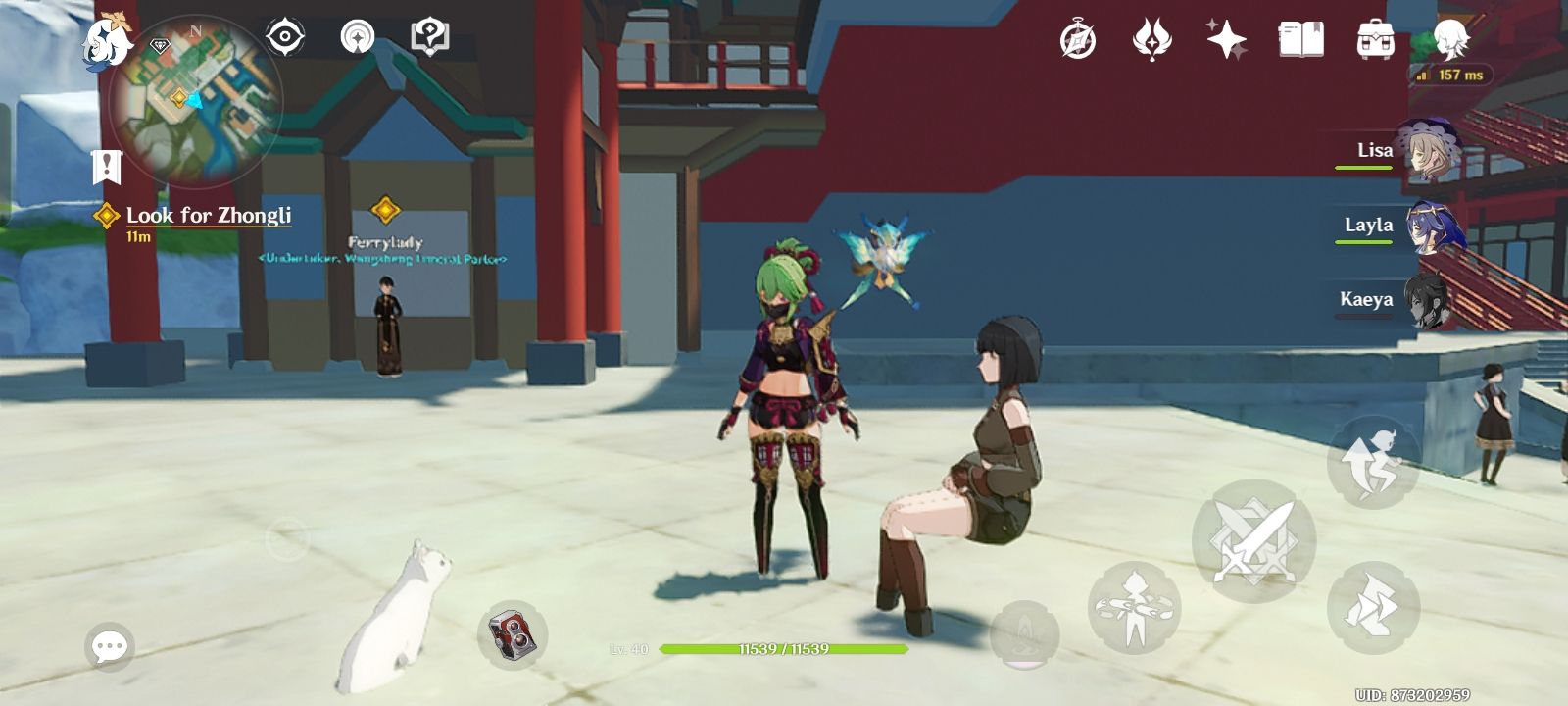Screen dimensions: 1568x706
Task: Open the Adventurer Handbook question mark icon
Action: click(426, 35)
